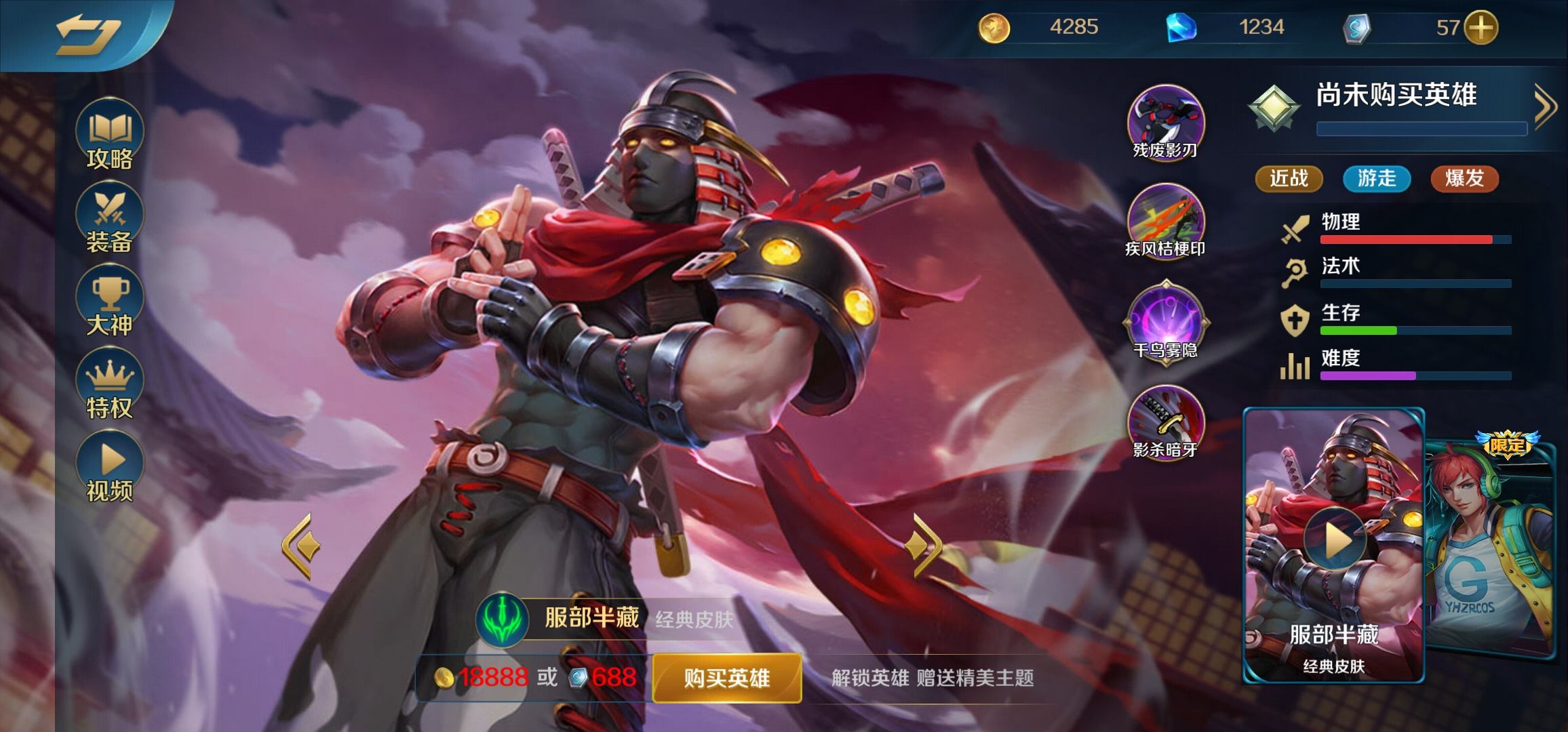This screenshot has height=732, width=1568.
Task: Buy the hero with 购买英雄 button
Action: (x=726, y=678)
